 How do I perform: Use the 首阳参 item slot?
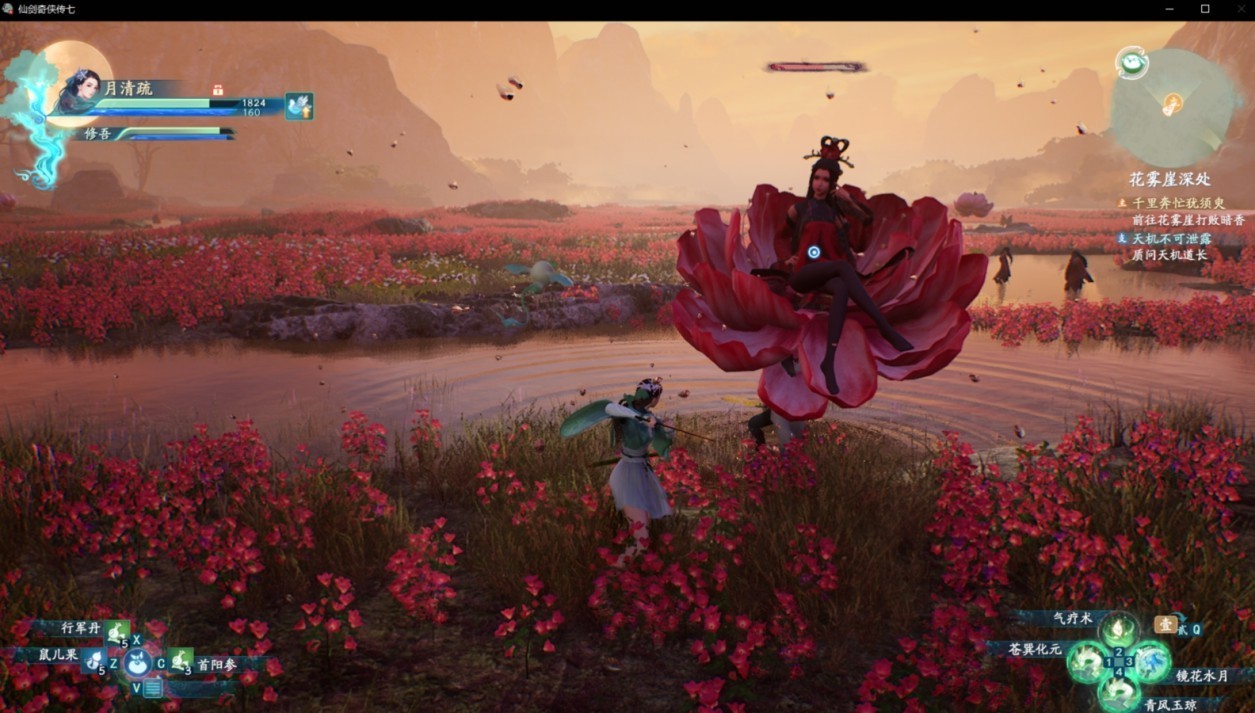[181, 660]
